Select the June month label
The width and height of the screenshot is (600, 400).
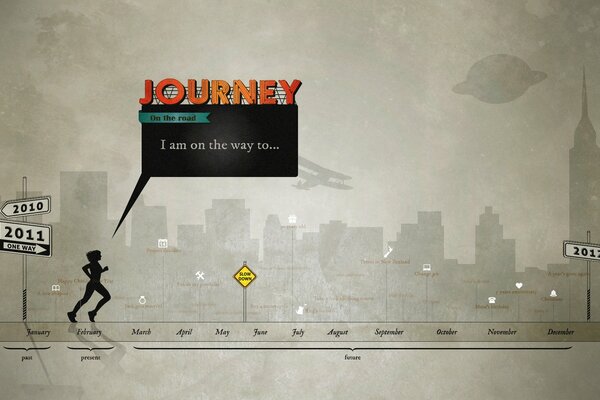tap(260, 332)
